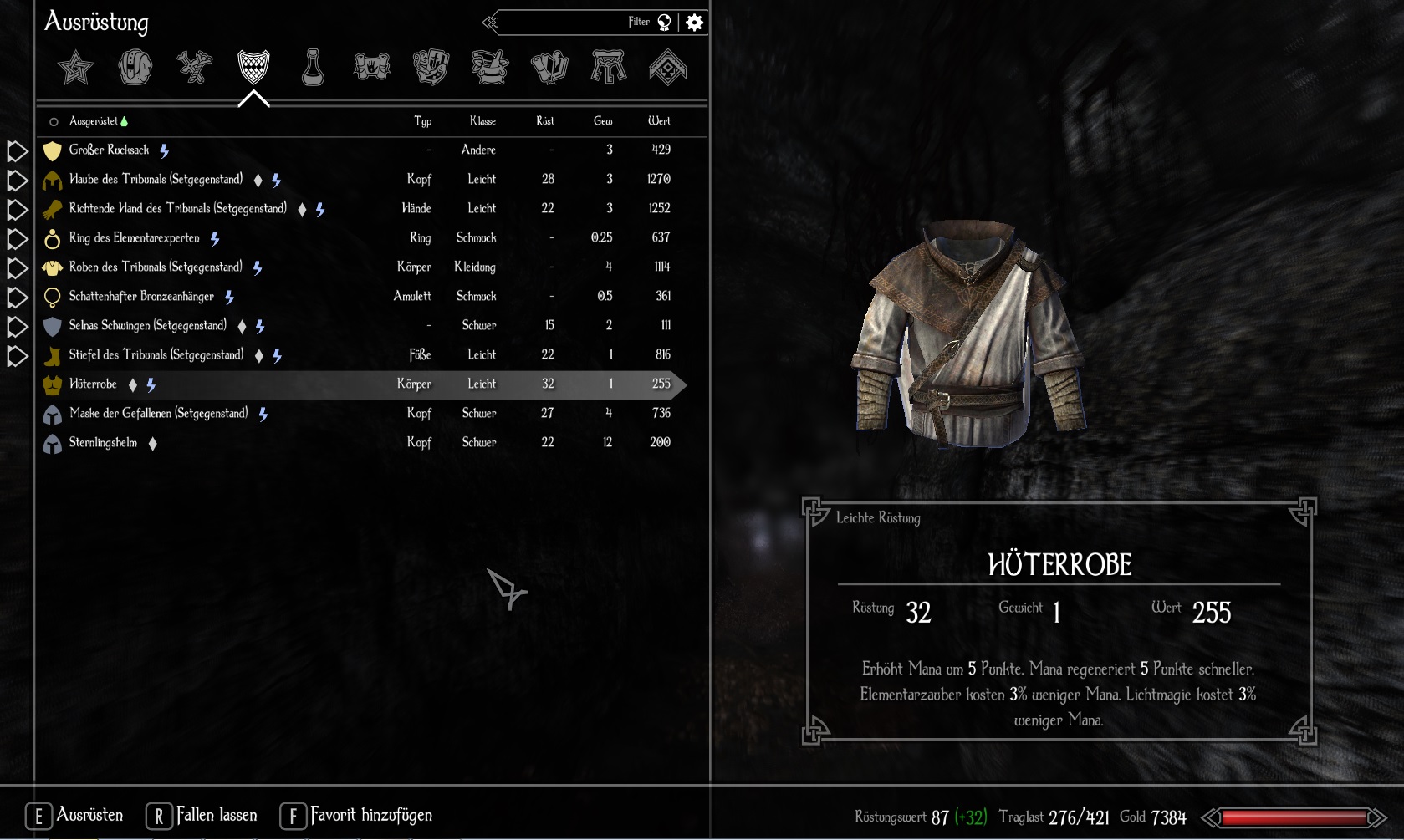Sort items by the Klasse column

(x=482, y=121)
